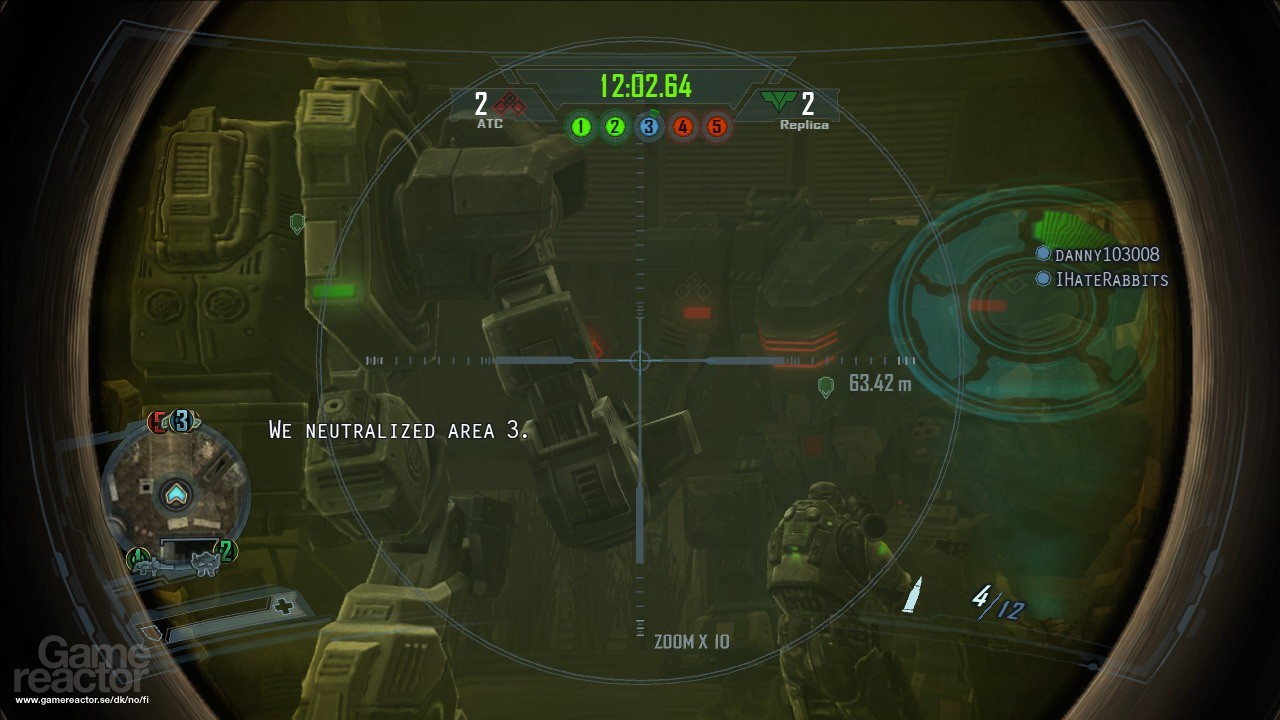Screen dimensions: 1280x720
Task: Select capture point 1 on the HUD
Action: [581, 127]
